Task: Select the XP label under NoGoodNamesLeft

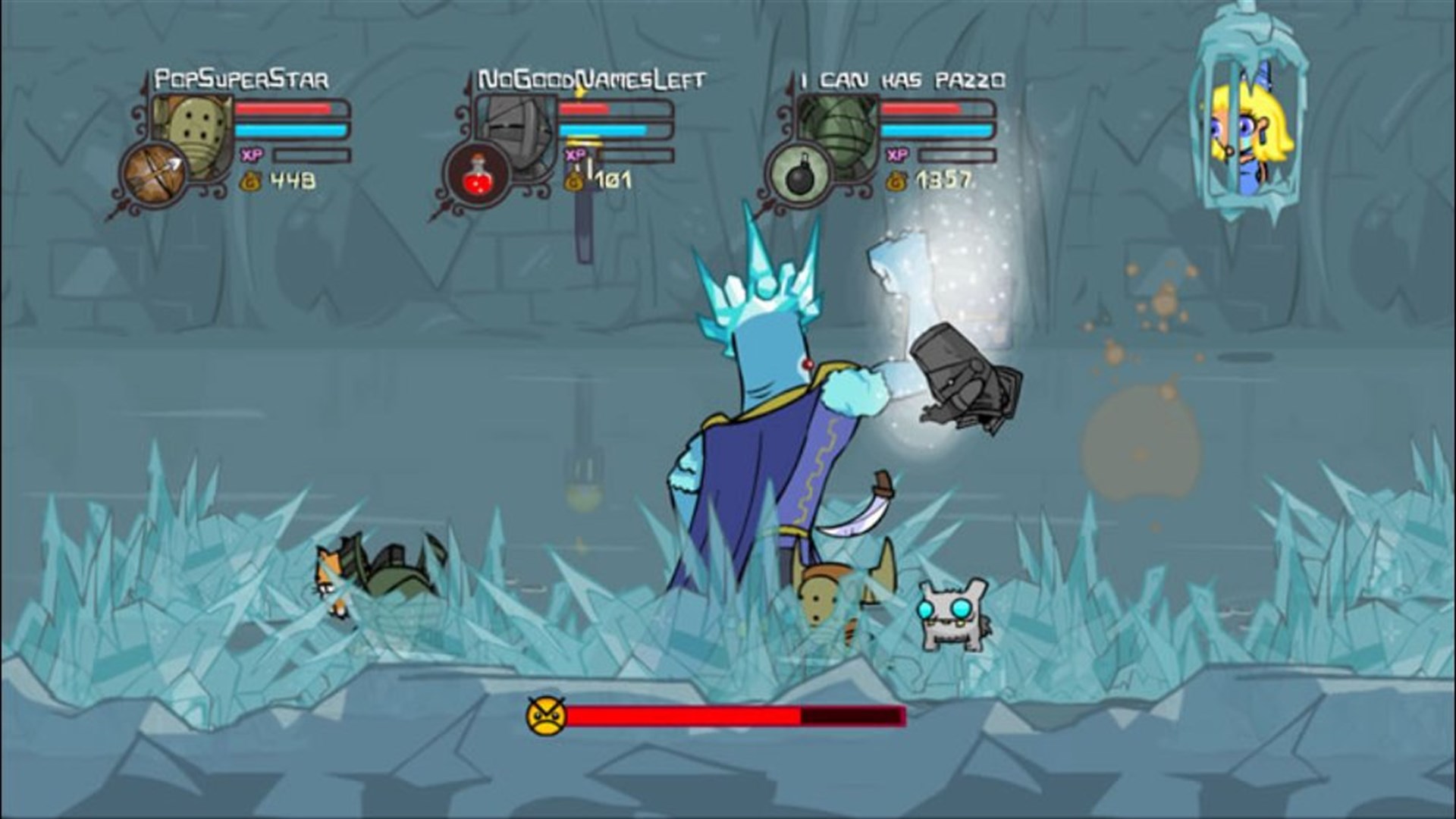Action: (x=576, y=155)
